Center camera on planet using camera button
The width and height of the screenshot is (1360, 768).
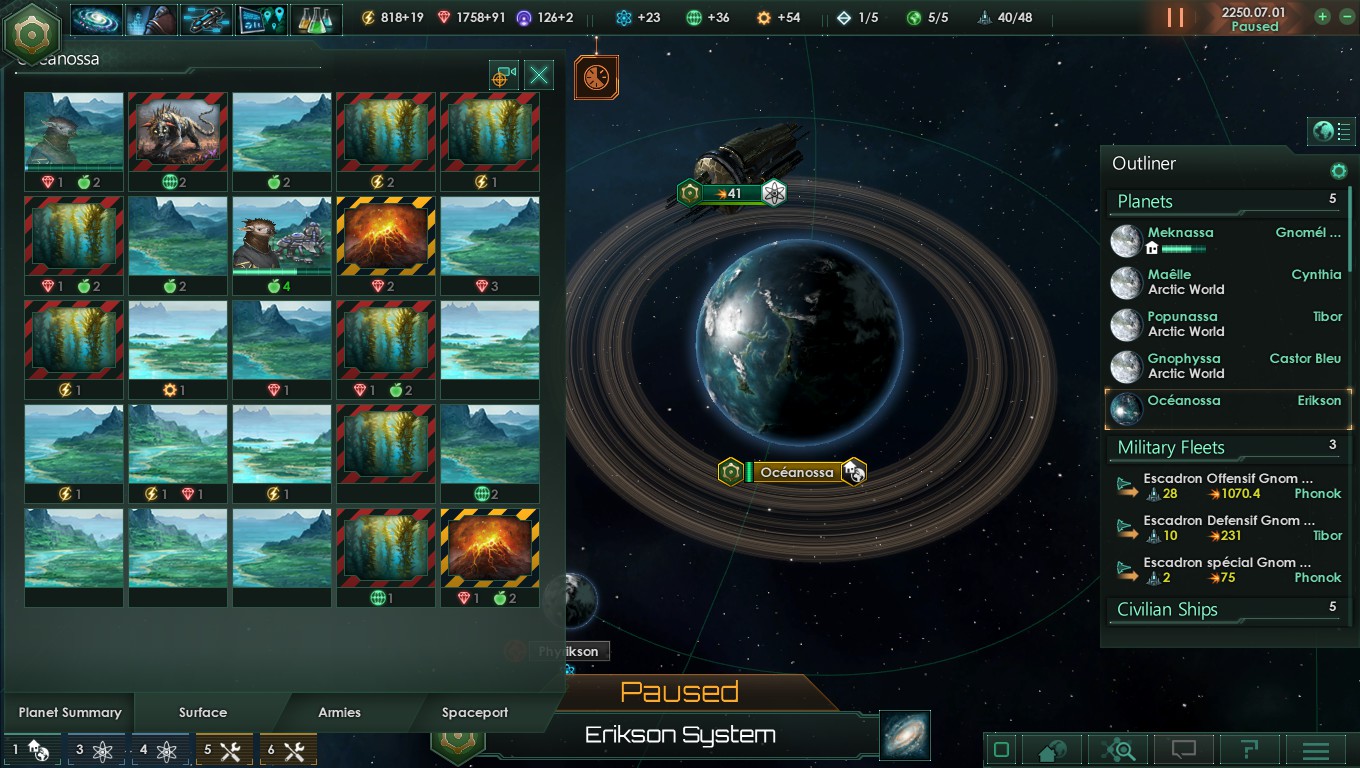(503, 75)
